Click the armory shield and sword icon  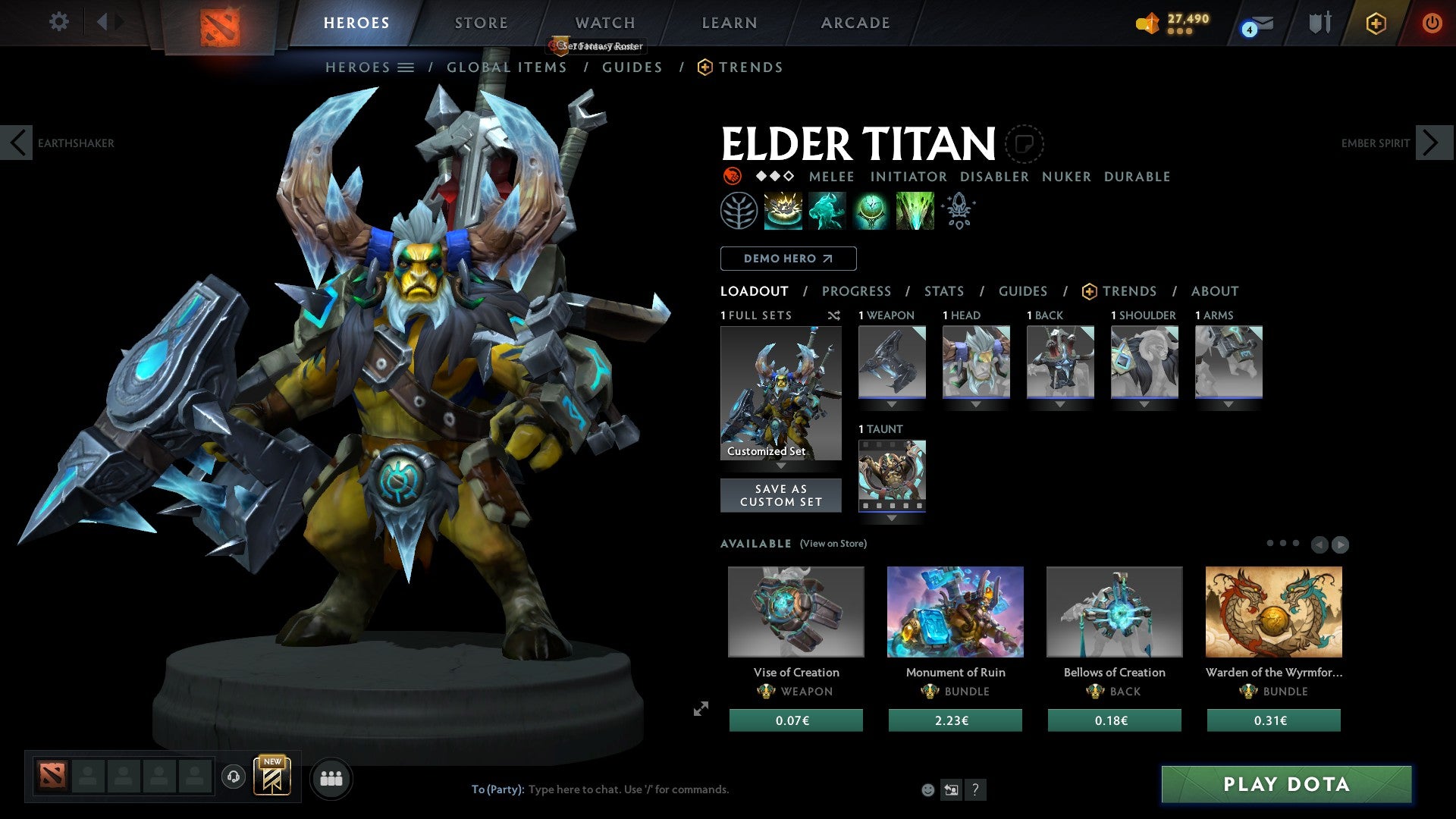(x=1319, y=23)
